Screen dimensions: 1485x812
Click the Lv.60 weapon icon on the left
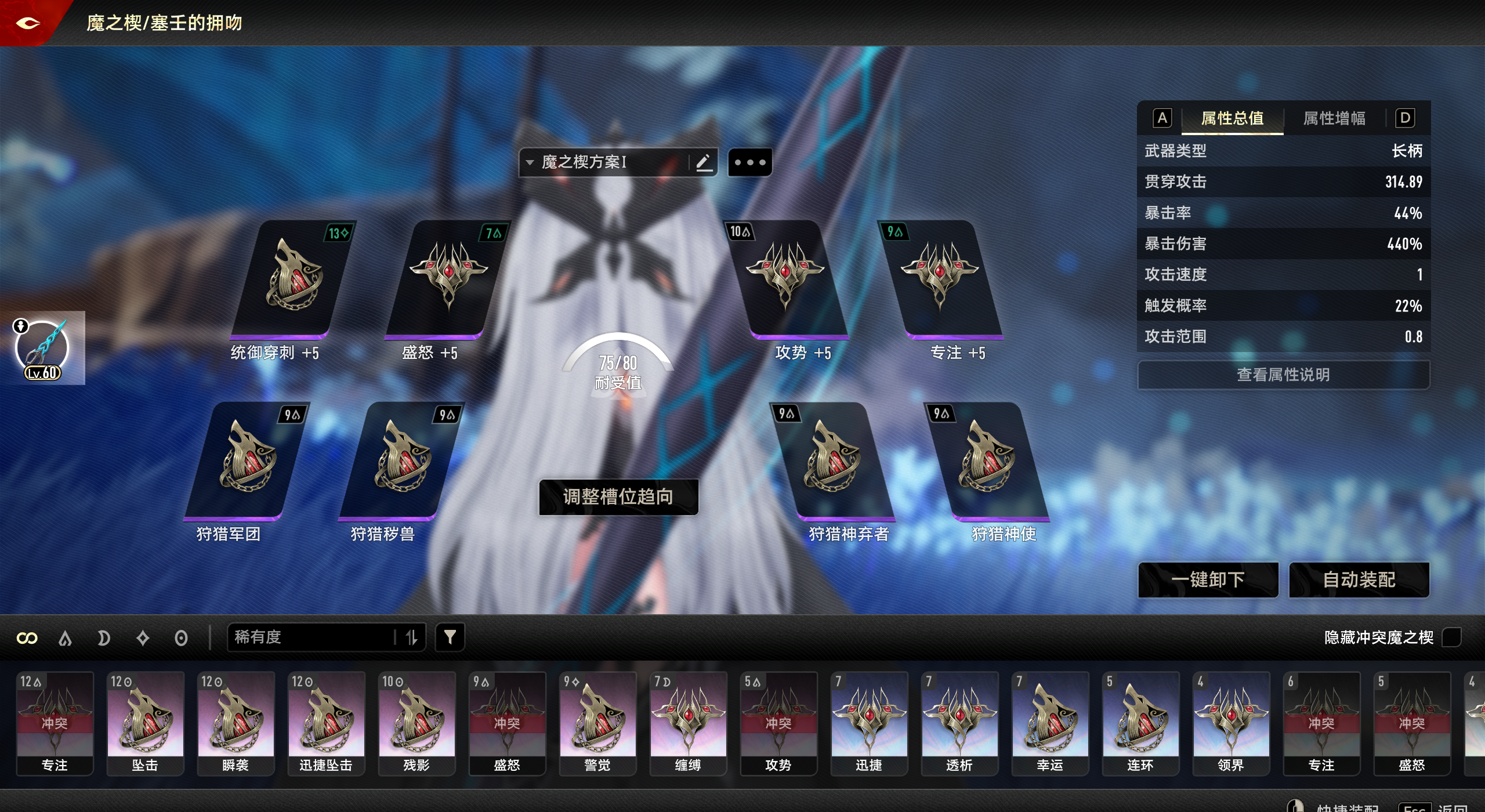tap(42, 347)
